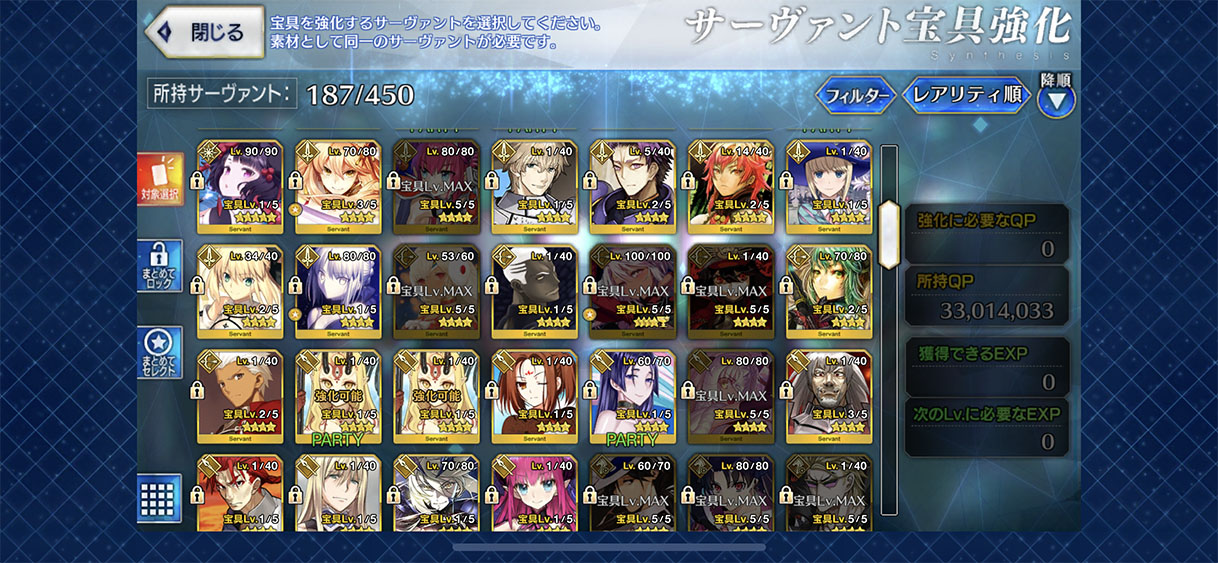
Task: Choose the Lv. 34/40 blonde servant card
Action: (x=241, y=292)
